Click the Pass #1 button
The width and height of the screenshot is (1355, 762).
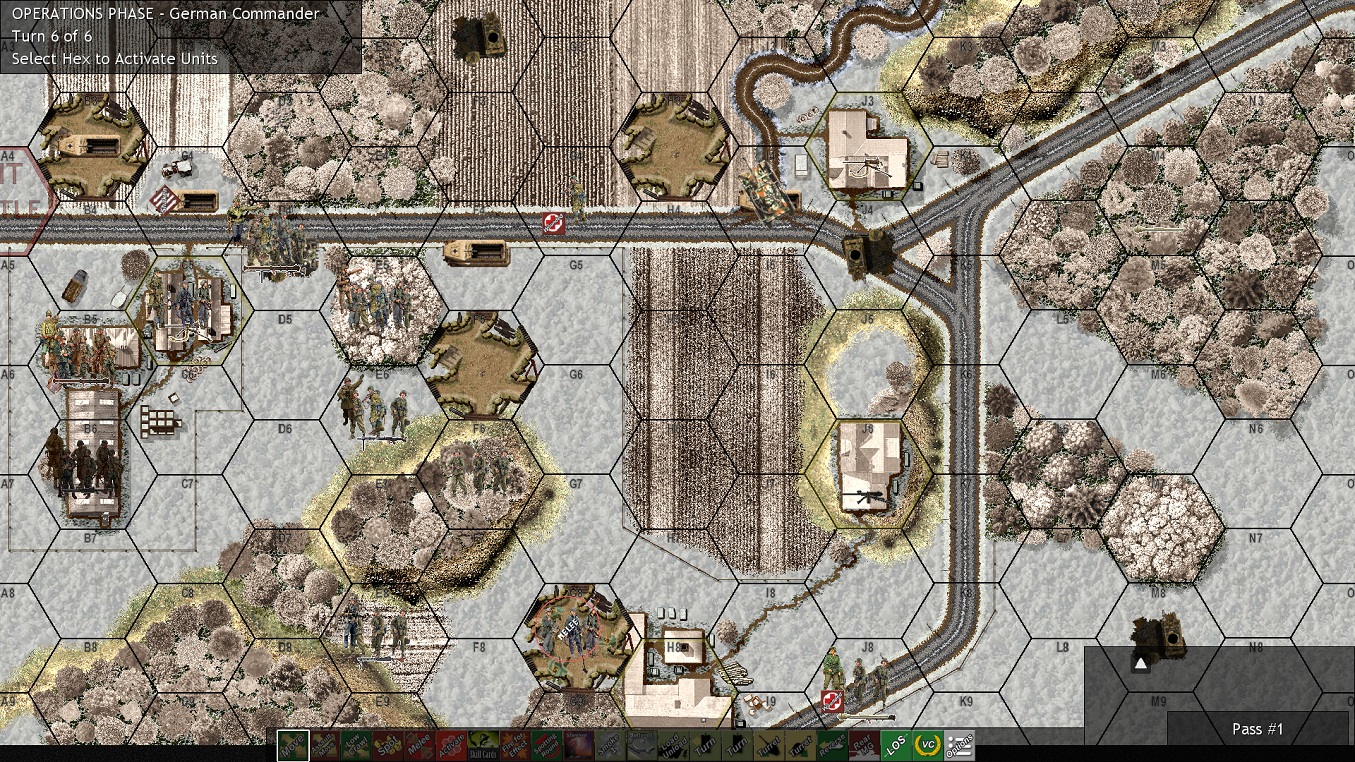pos(1257,729)
